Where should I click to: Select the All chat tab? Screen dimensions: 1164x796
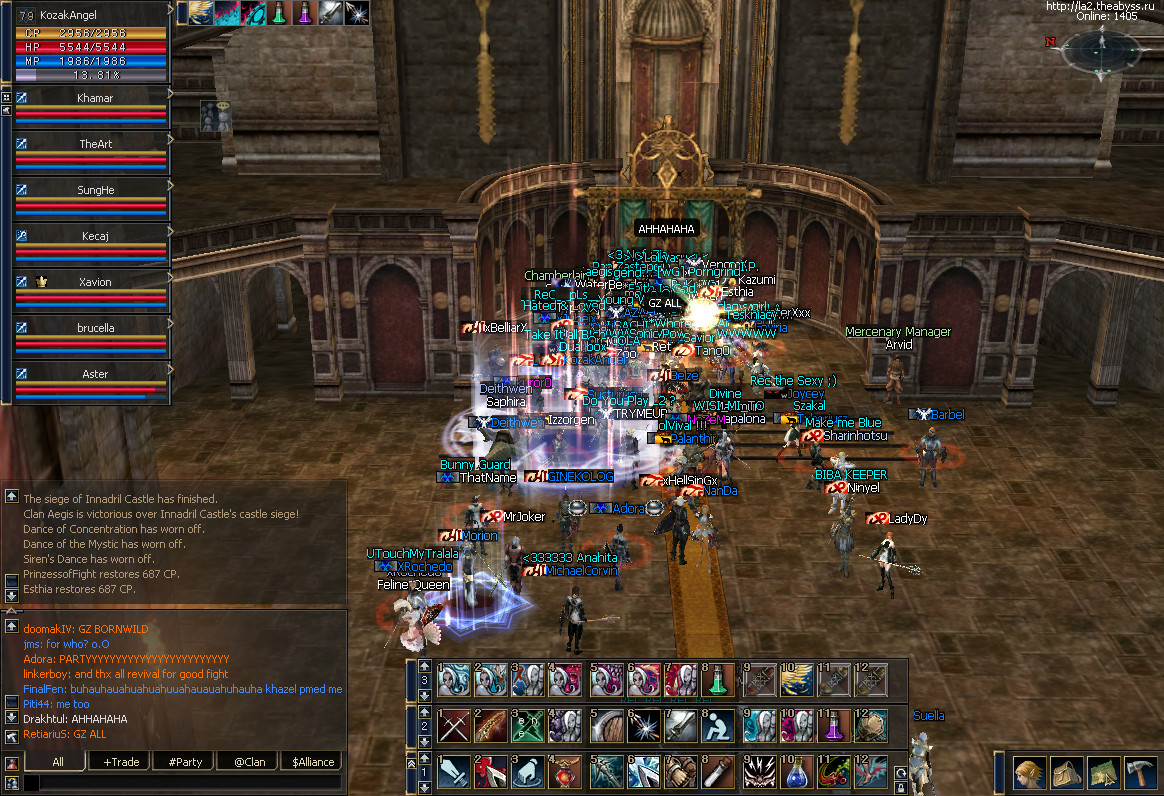pyautogui.click(x=58, y=762)
